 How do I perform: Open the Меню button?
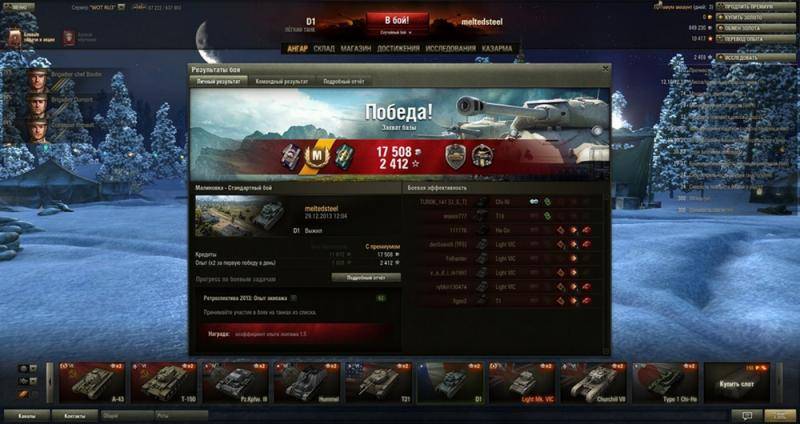[x=22, y=6]
